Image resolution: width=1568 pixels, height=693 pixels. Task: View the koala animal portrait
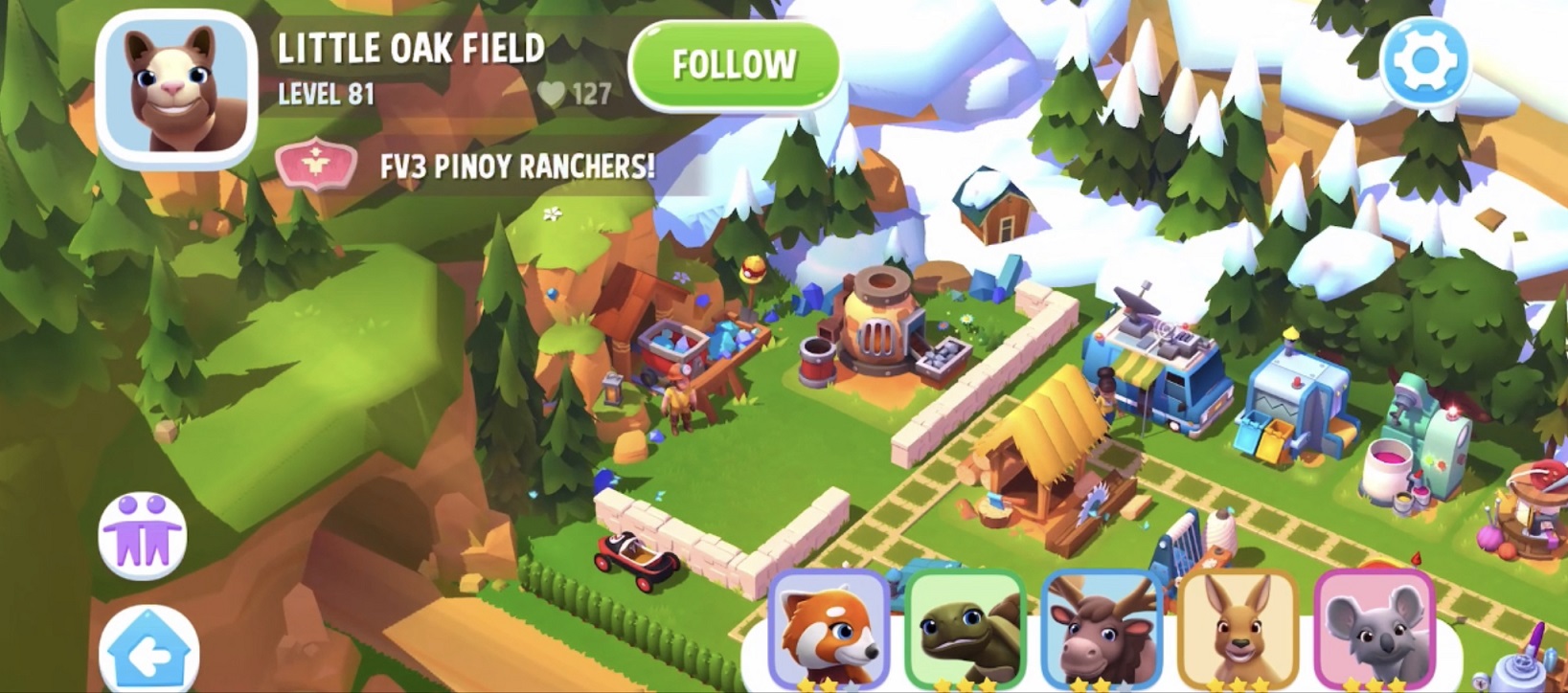click(x=1375, y=627)
